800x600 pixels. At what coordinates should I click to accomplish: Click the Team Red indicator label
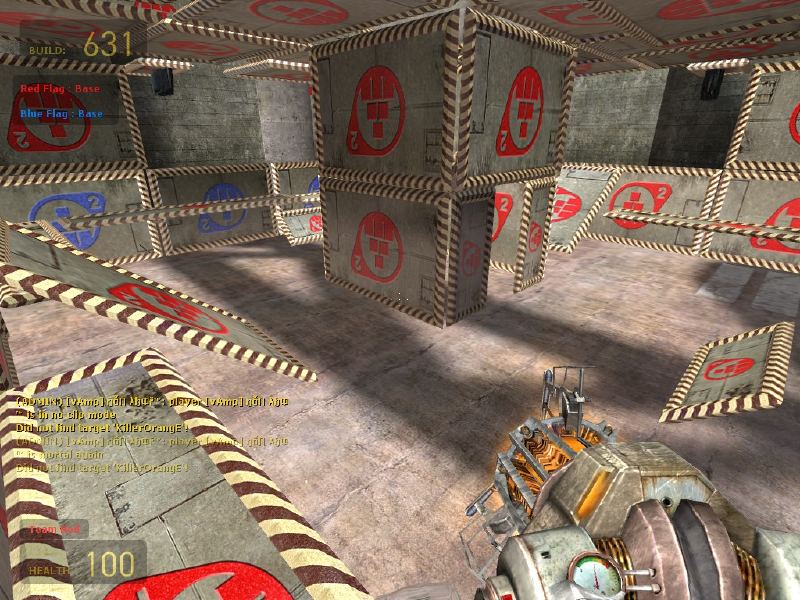(52, 529)
